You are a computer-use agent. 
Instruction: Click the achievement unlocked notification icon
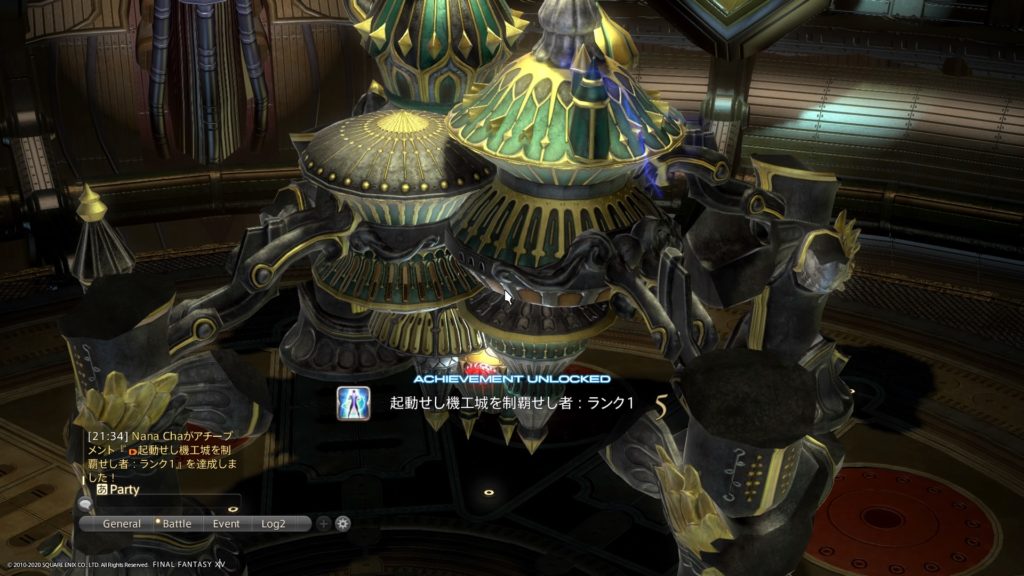(x=353, y=403)
